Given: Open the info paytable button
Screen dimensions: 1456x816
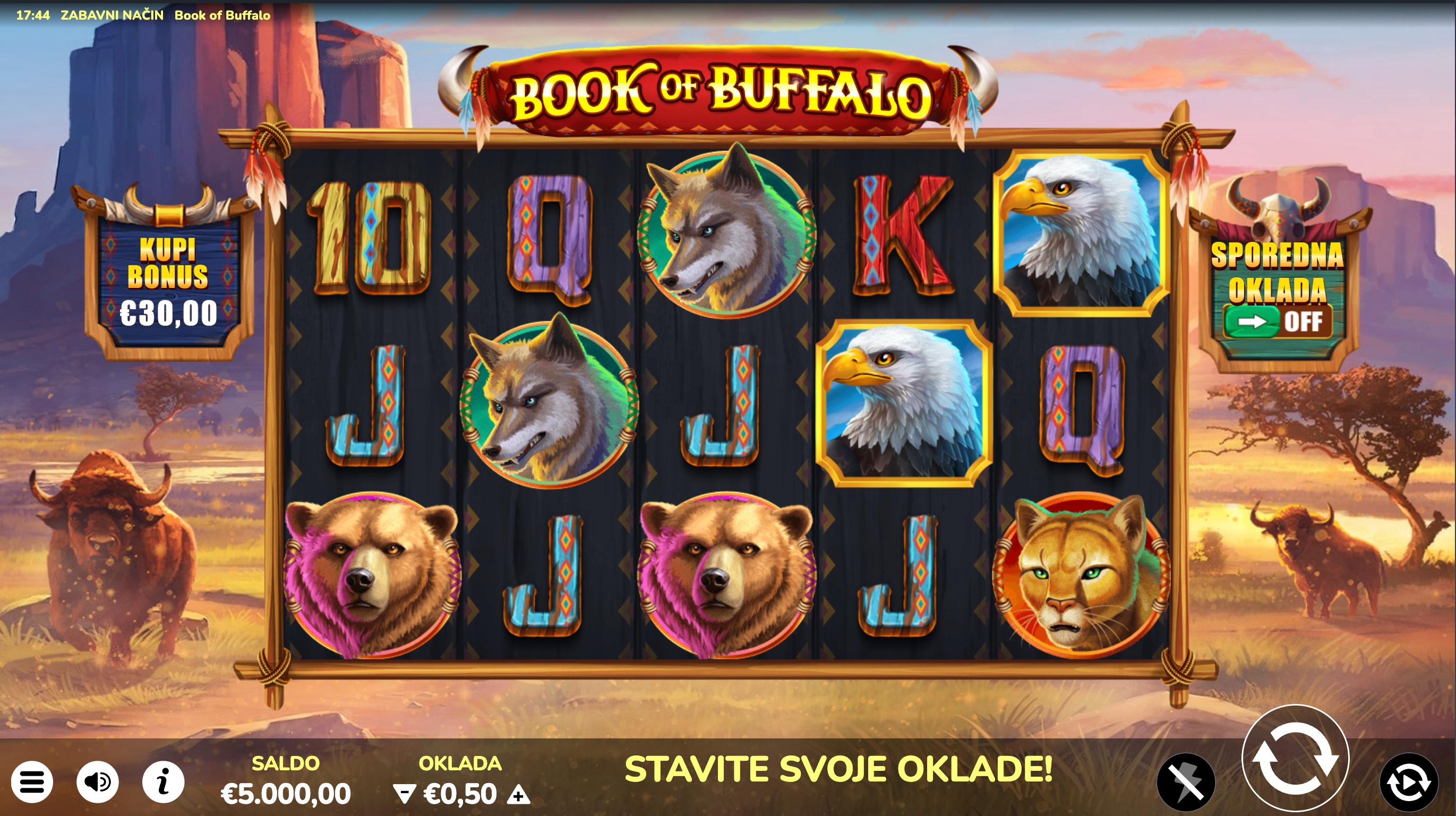Looking at the screenshot, I should pyautogui.click(x=163, y=782).
